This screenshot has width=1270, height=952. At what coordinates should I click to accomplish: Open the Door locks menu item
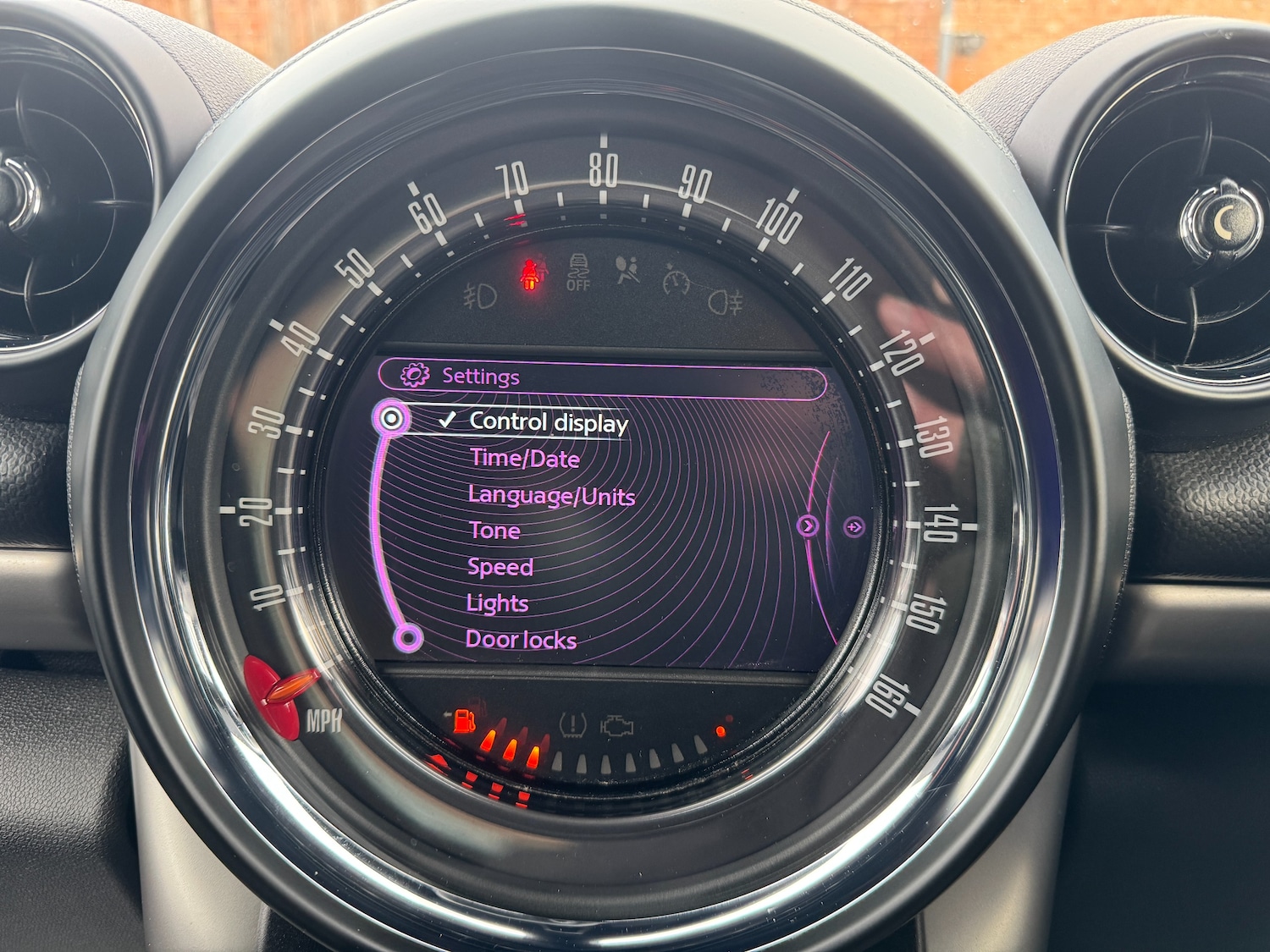(x=521, y=640)
